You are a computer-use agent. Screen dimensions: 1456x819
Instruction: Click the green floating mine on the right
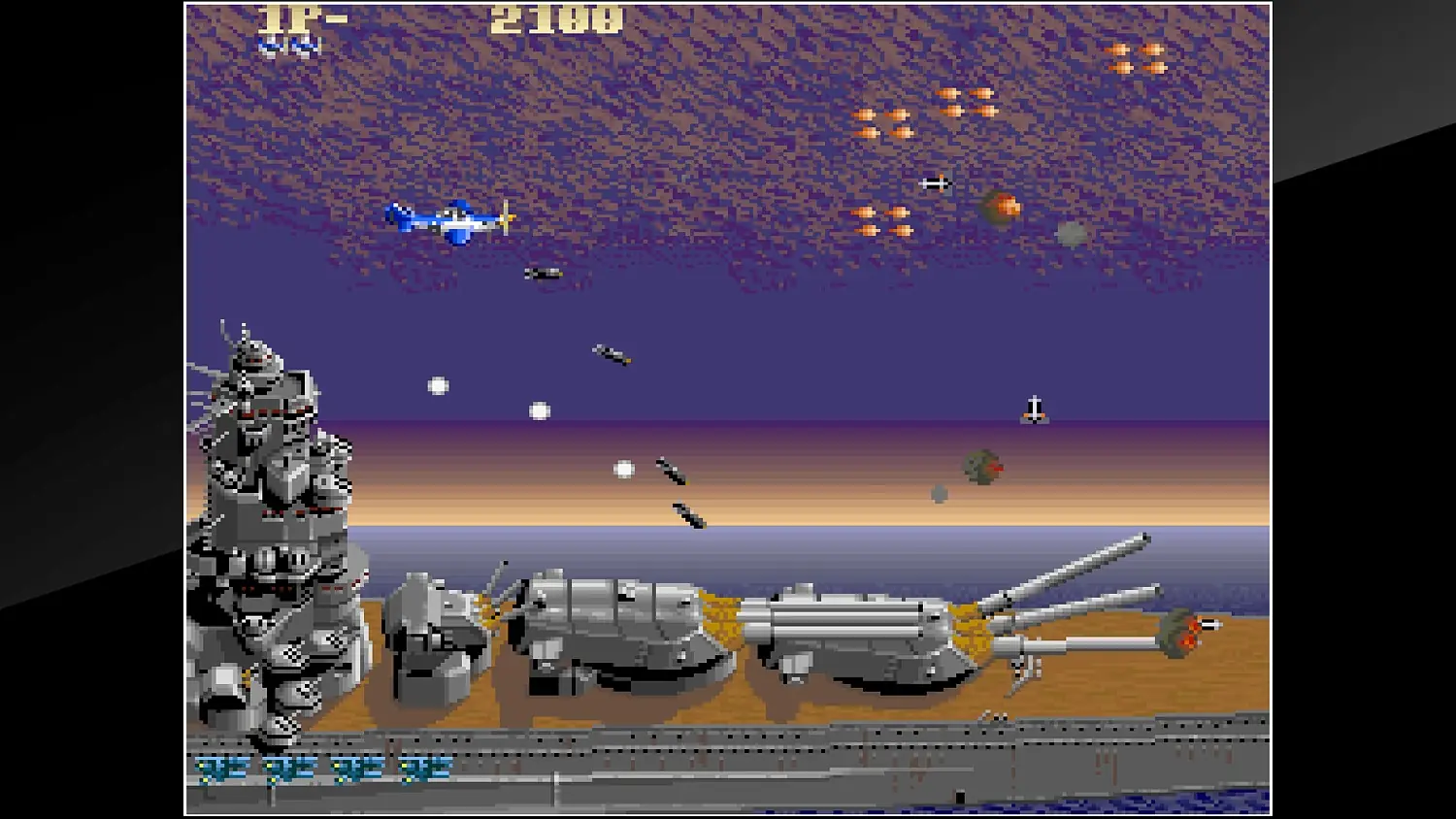tap(982, 465)
